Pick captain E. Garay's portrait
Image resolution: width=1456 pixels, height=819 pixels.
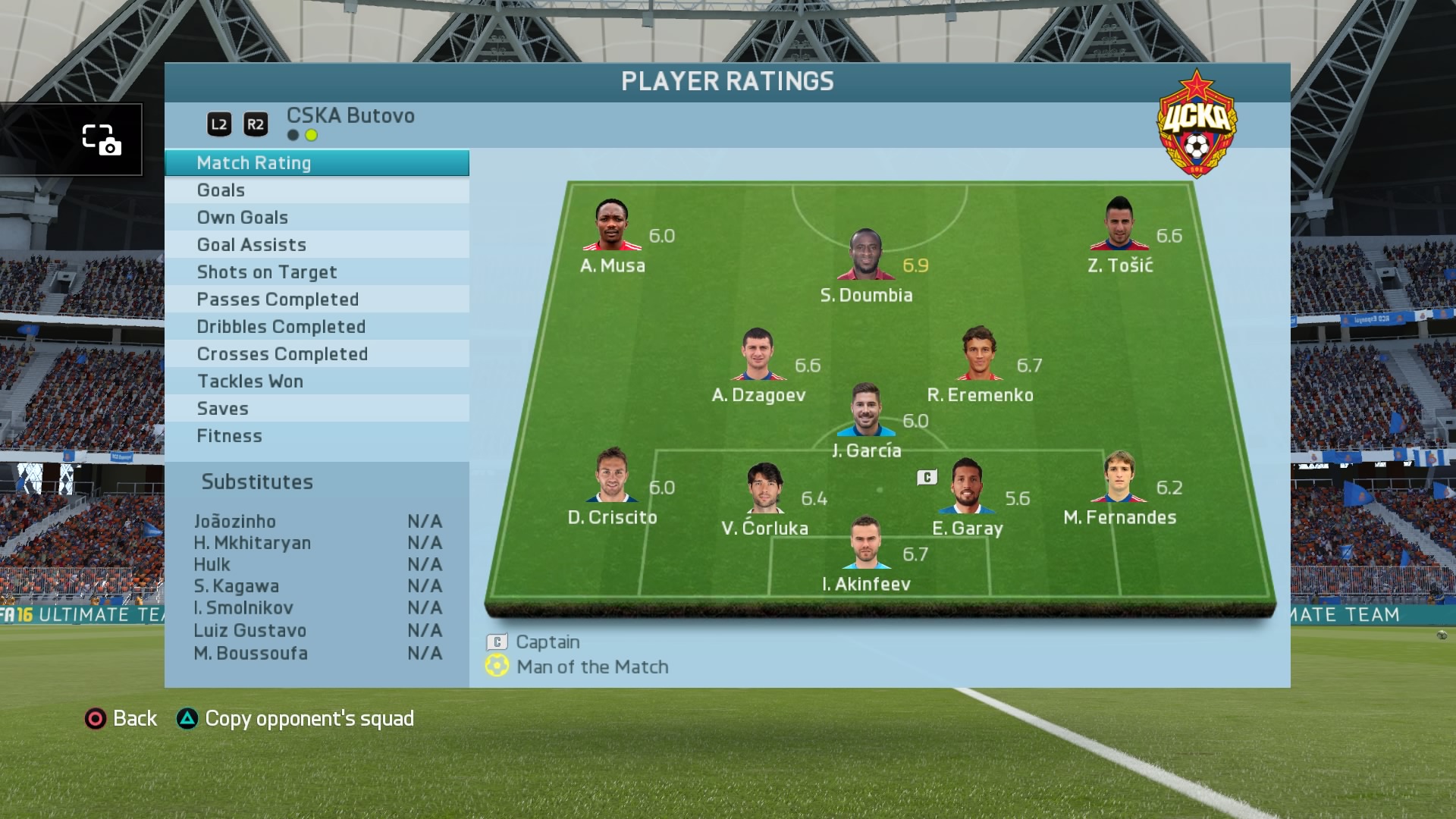[965, 487]
